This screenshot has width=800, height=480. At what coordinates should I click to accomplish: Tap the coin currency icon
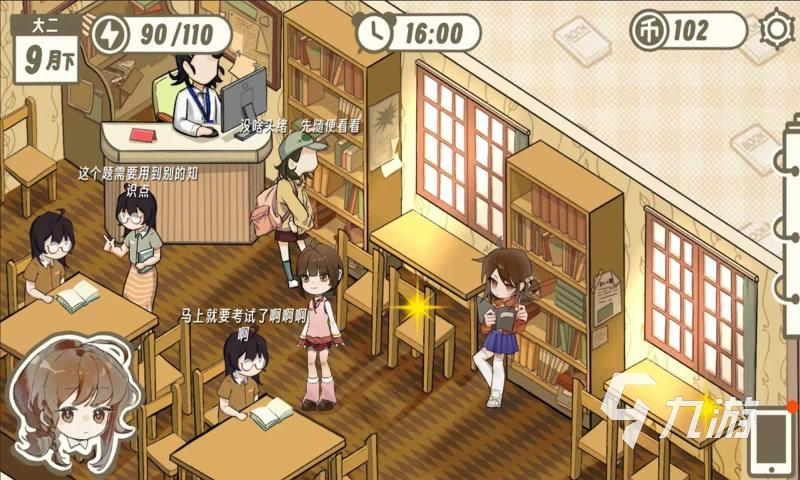(x=647, y=31)
